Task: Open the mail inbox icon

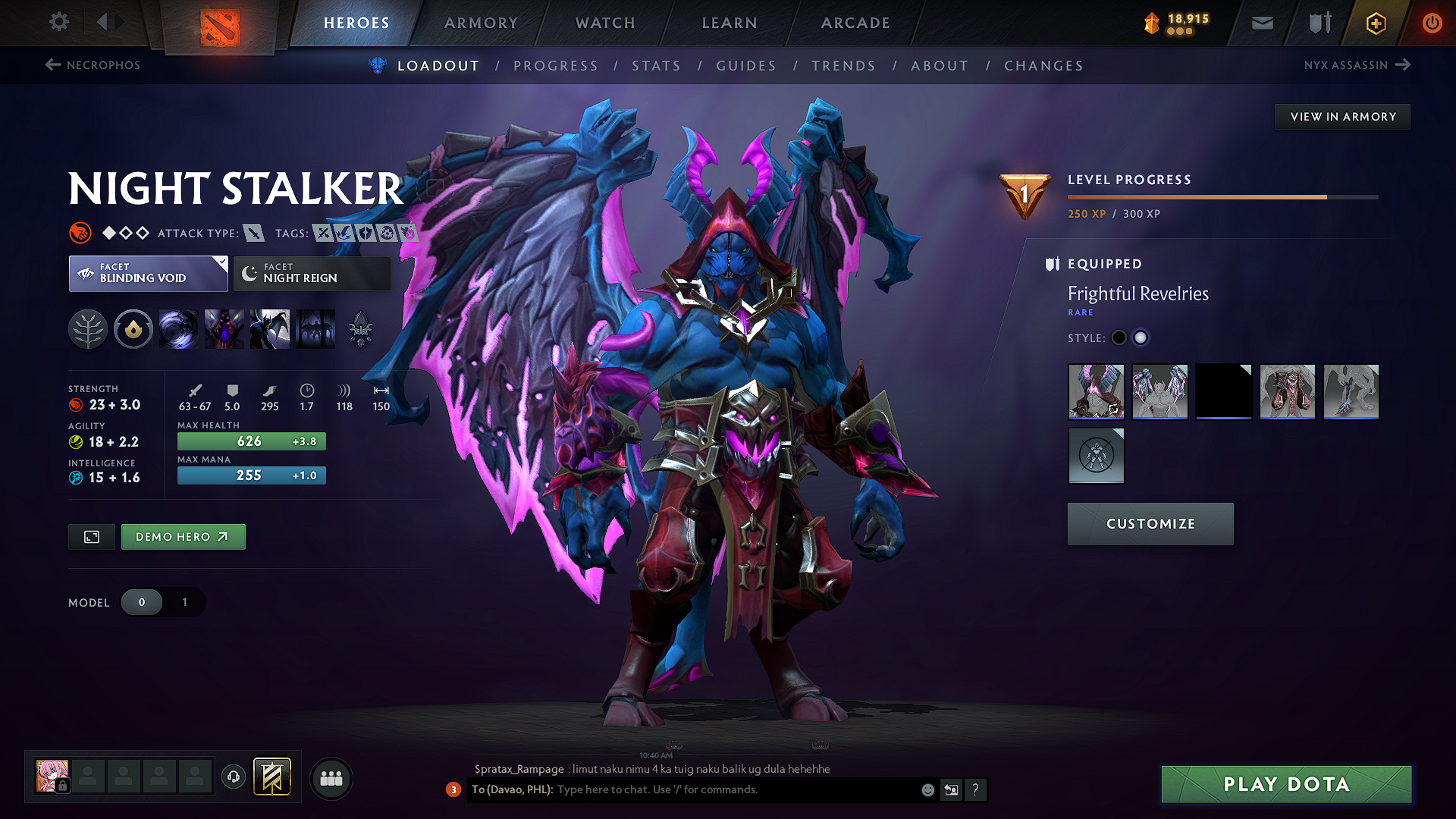Action: pyautogui.click(x=1262, y=23)
